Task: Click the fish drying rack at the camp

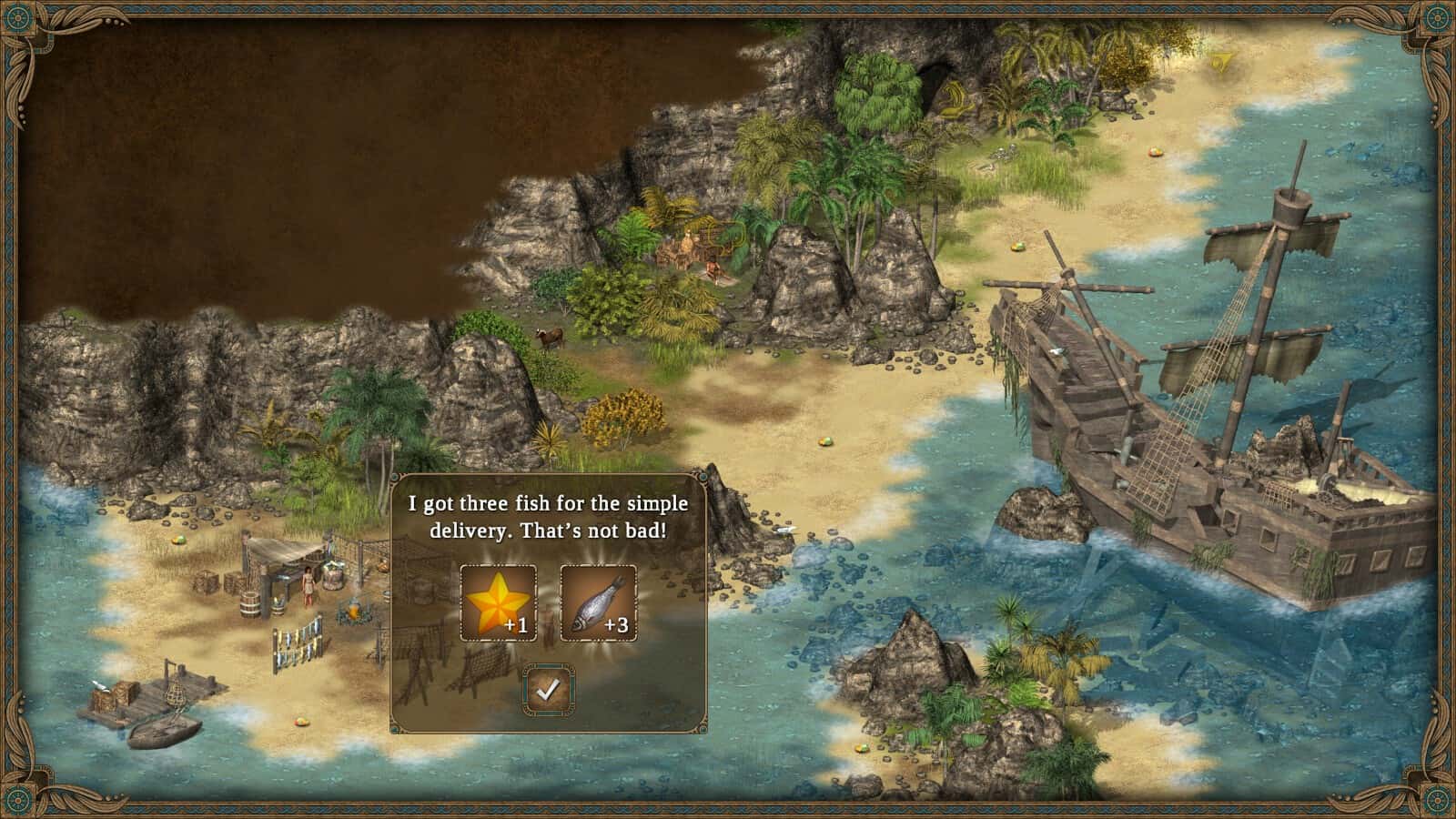Action: click(298, 643)
